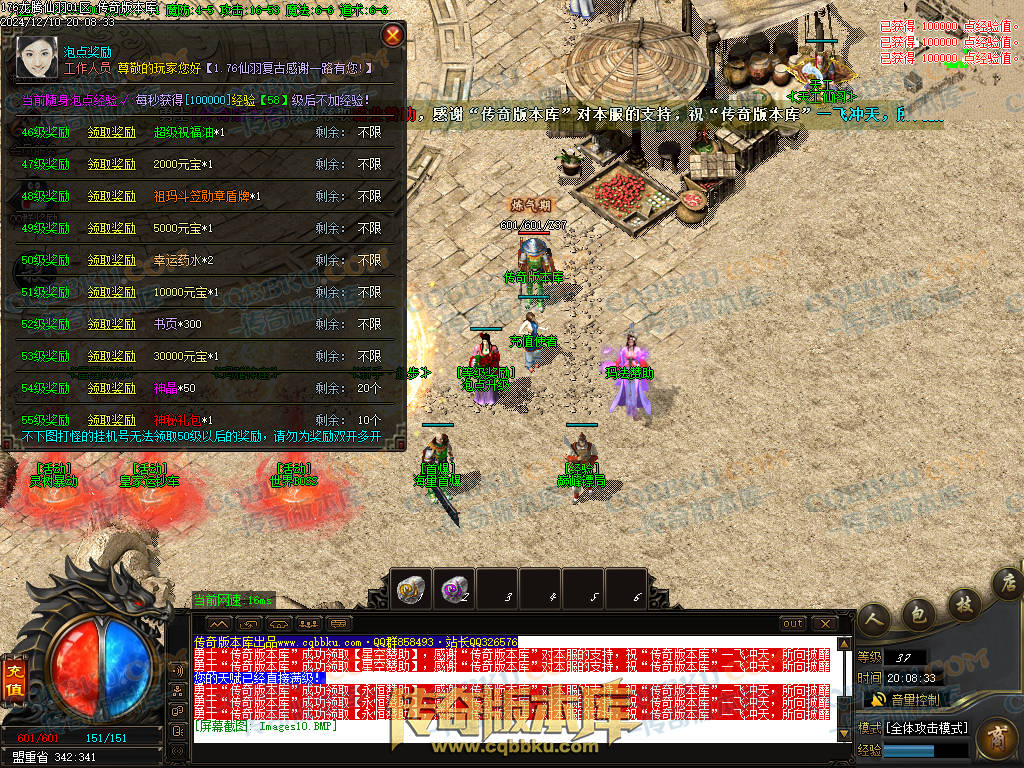Claim the level 54 神晶 reward
This screenshot has width=1024, height=768.
(x=111, y=388)
